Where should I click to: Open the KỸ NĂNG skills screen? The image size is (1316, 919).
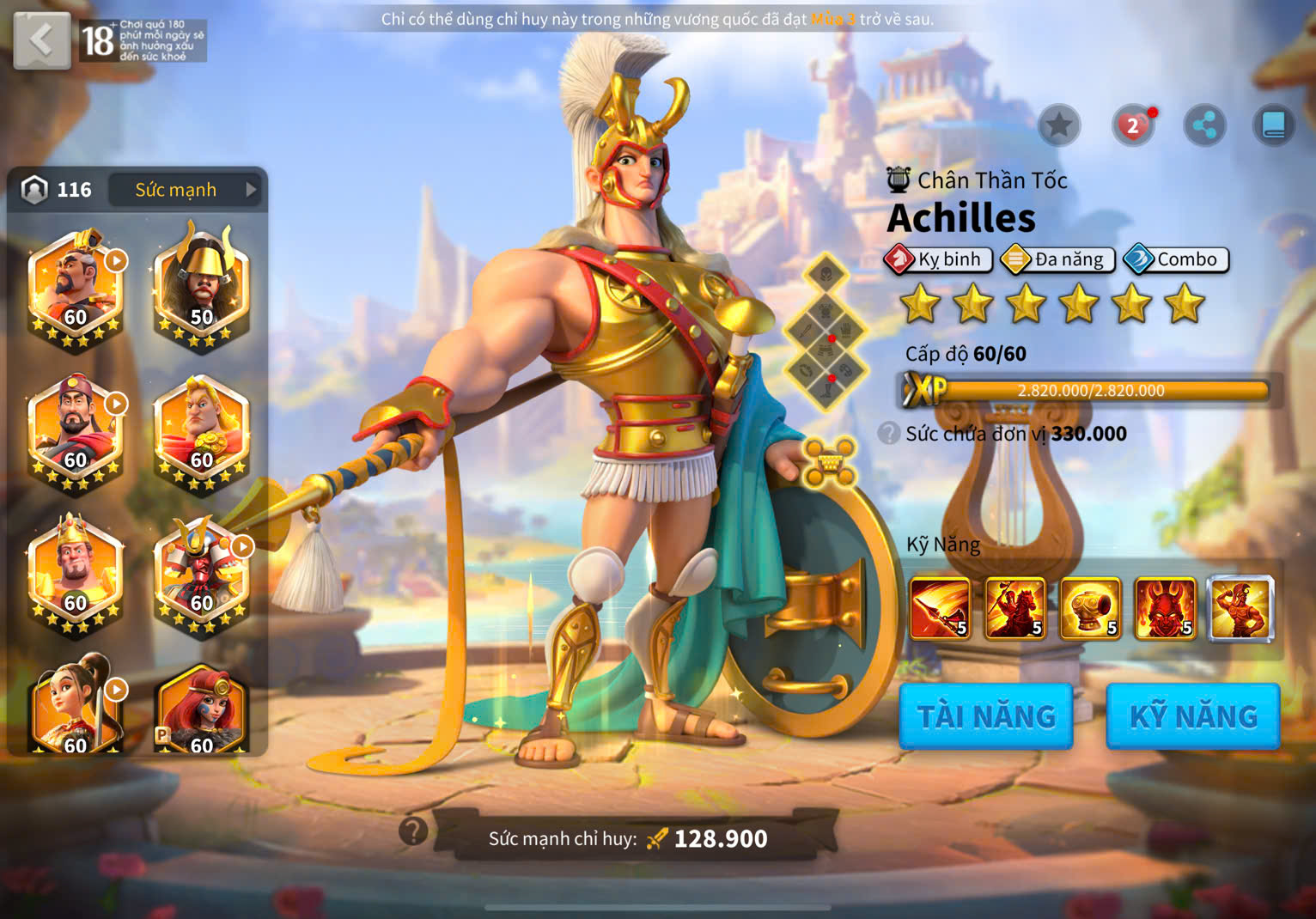(x=1193, y=716)
